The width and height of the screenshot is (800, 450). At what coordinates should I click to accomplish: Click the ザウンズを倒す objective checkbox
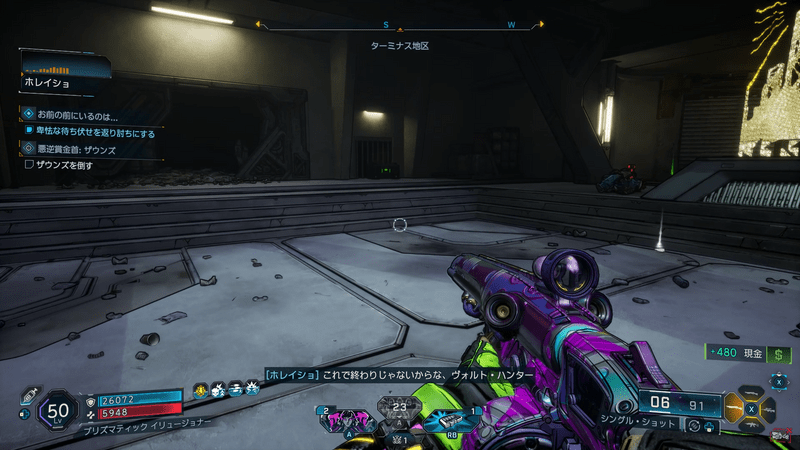pyautogui.click(x=29, y=165)
